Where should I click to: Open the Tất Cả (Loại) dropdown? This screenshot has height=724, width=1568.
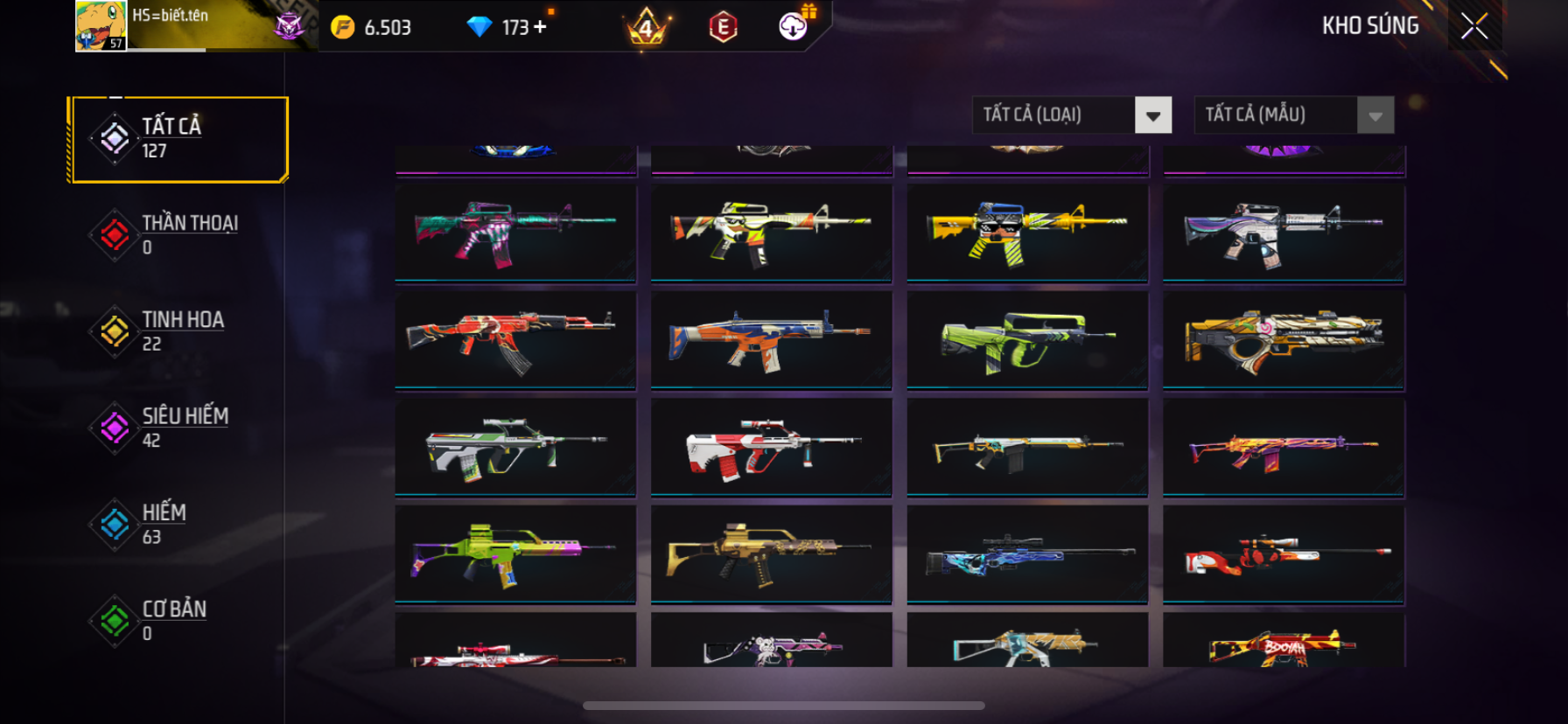tap(1152, 115)
